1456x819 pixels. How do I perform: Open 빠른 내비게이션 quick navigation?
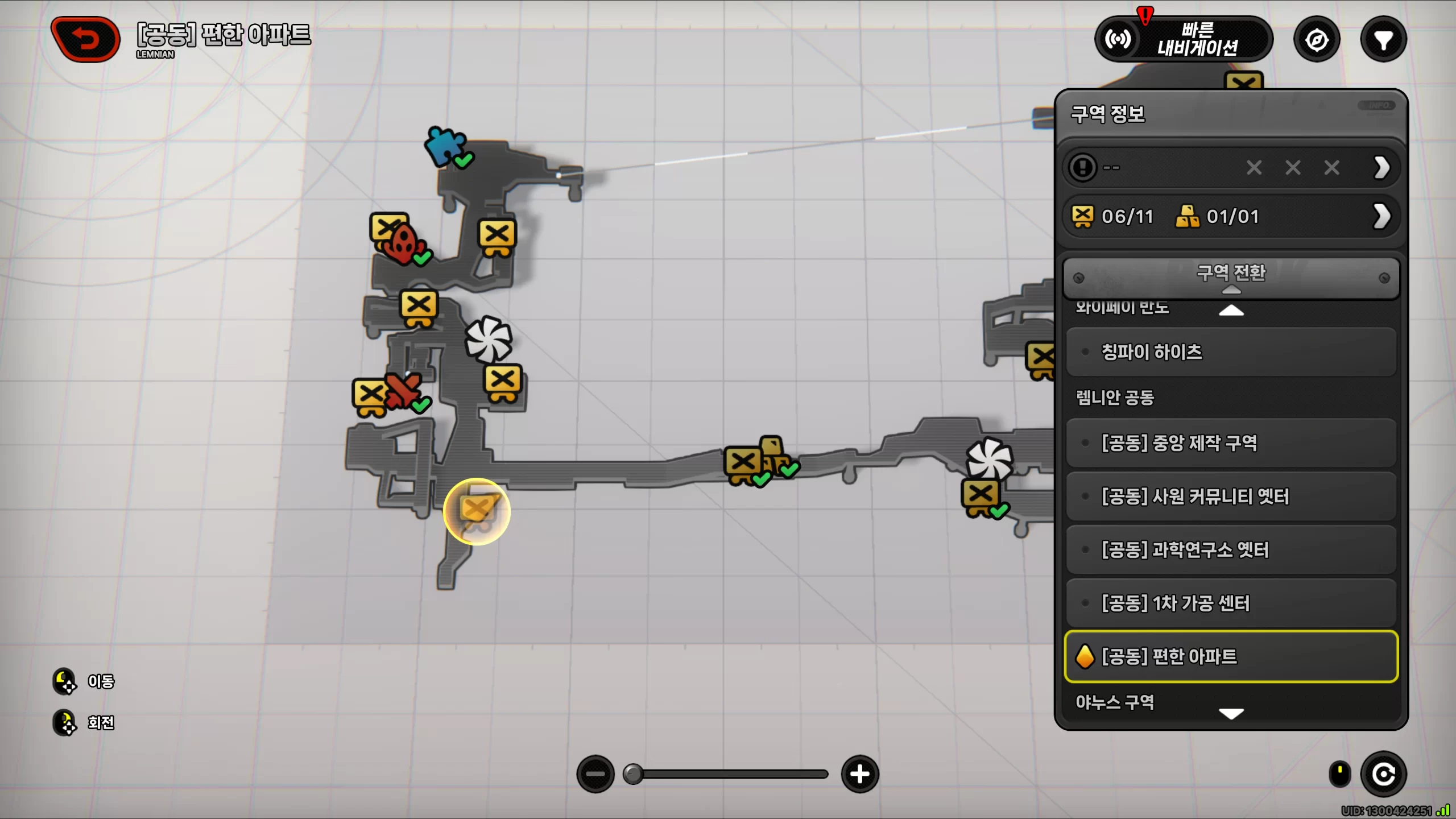1184,39
